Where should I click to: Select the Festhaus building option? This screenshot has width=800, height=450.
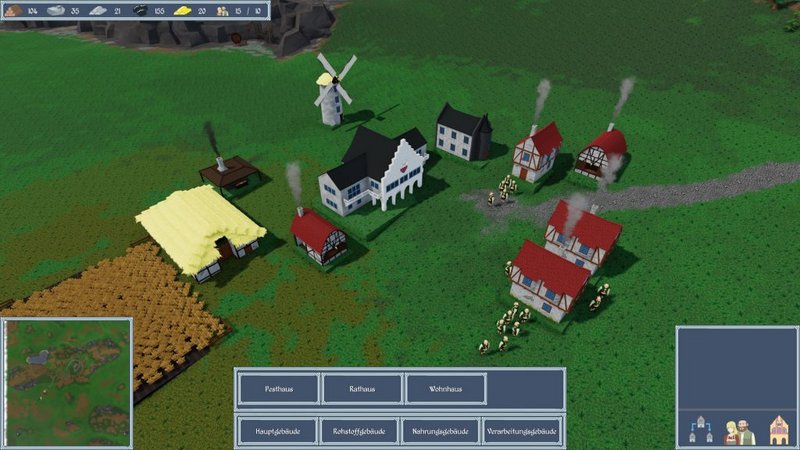pos(278,389)
